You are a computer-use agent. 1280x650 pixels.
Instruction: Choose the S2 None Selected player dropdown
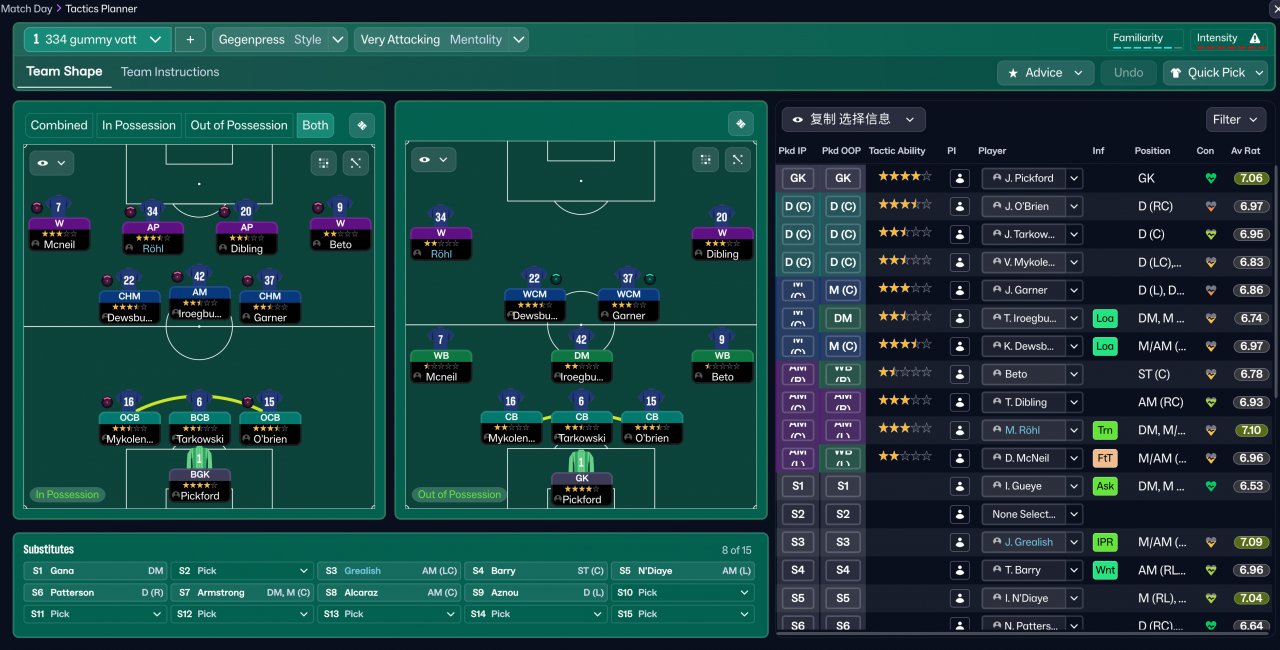click(x=1031, y=514)
